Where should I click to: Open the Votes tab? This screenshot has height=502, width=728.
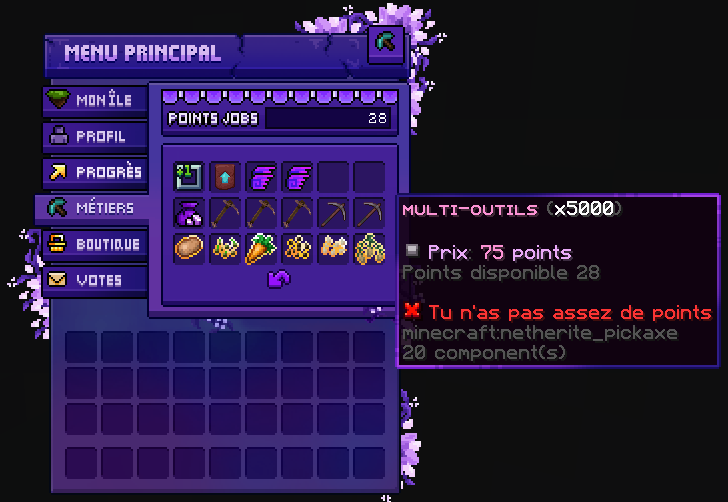(x=93, y=280)
